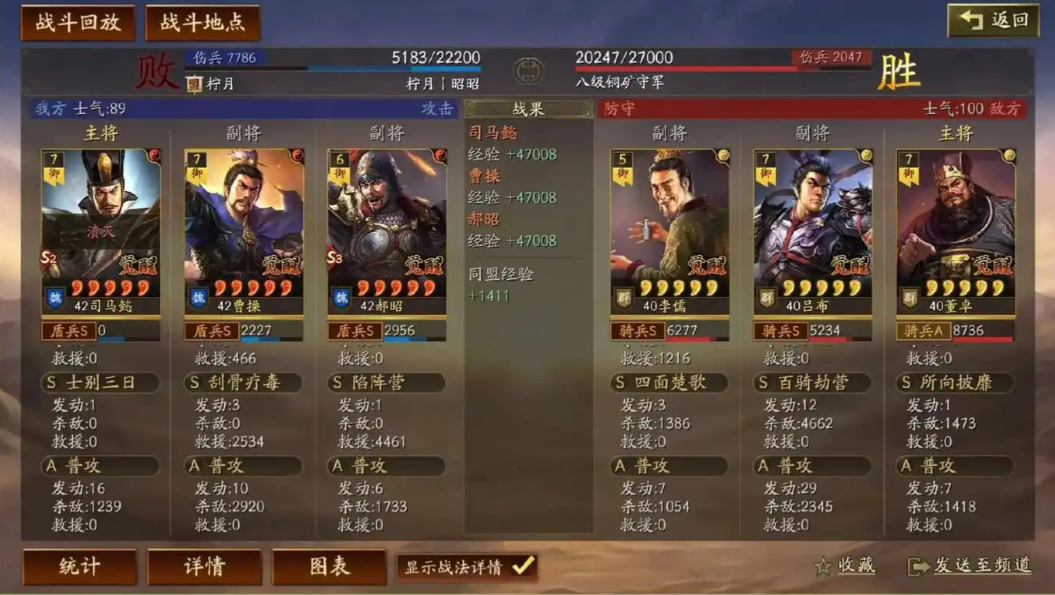Viewport: 1055px width, 595px height.
Task: View the 士别三日 tactic entry
Action: tap(100, 383)
